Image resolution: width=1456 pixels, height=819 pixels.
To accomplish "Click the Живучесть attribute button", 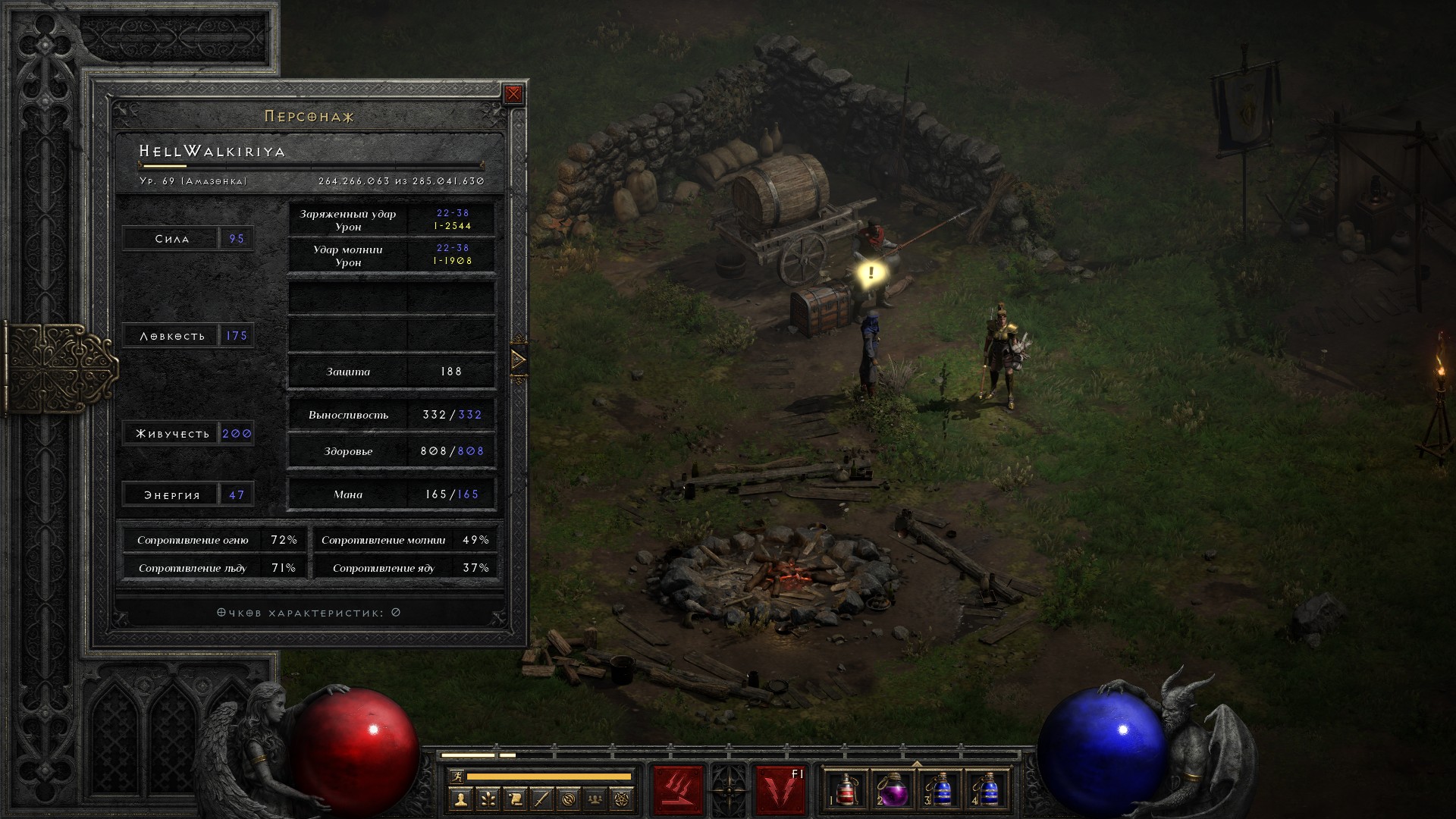I will pyautogui.click(x=172, y=434).
